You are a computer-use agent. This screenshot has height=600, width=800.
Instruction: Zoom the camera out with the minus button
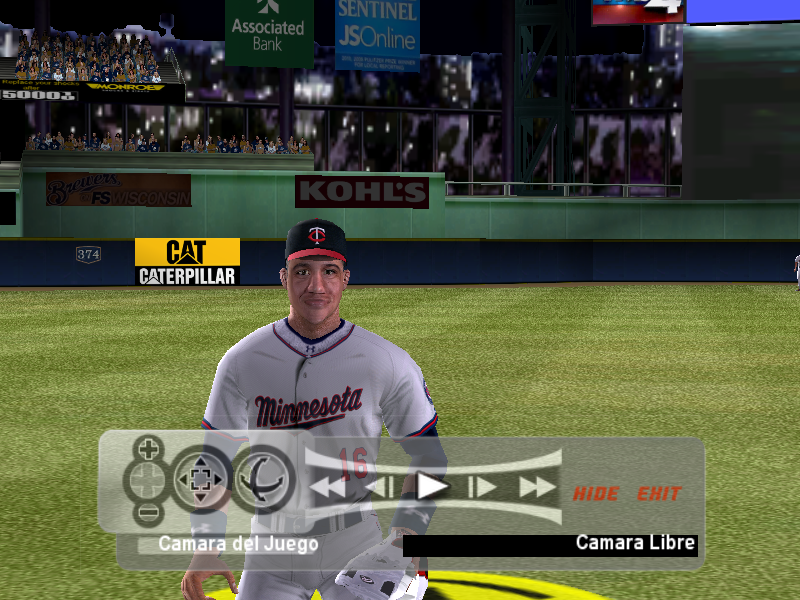[x=148, y=514]
